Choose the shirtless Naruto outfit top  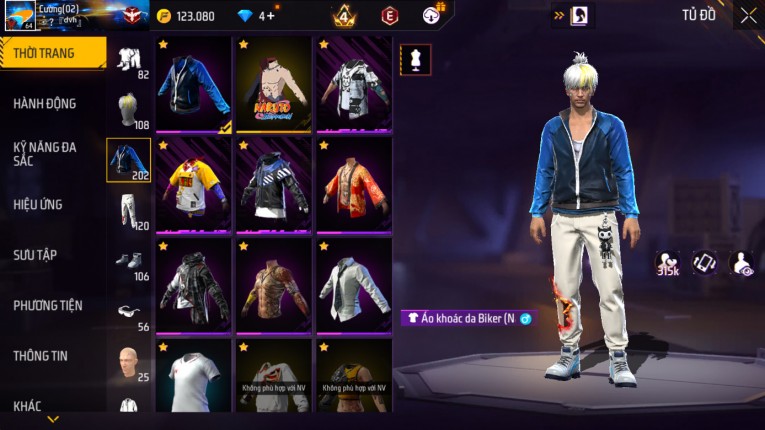(x=274, y=85)
